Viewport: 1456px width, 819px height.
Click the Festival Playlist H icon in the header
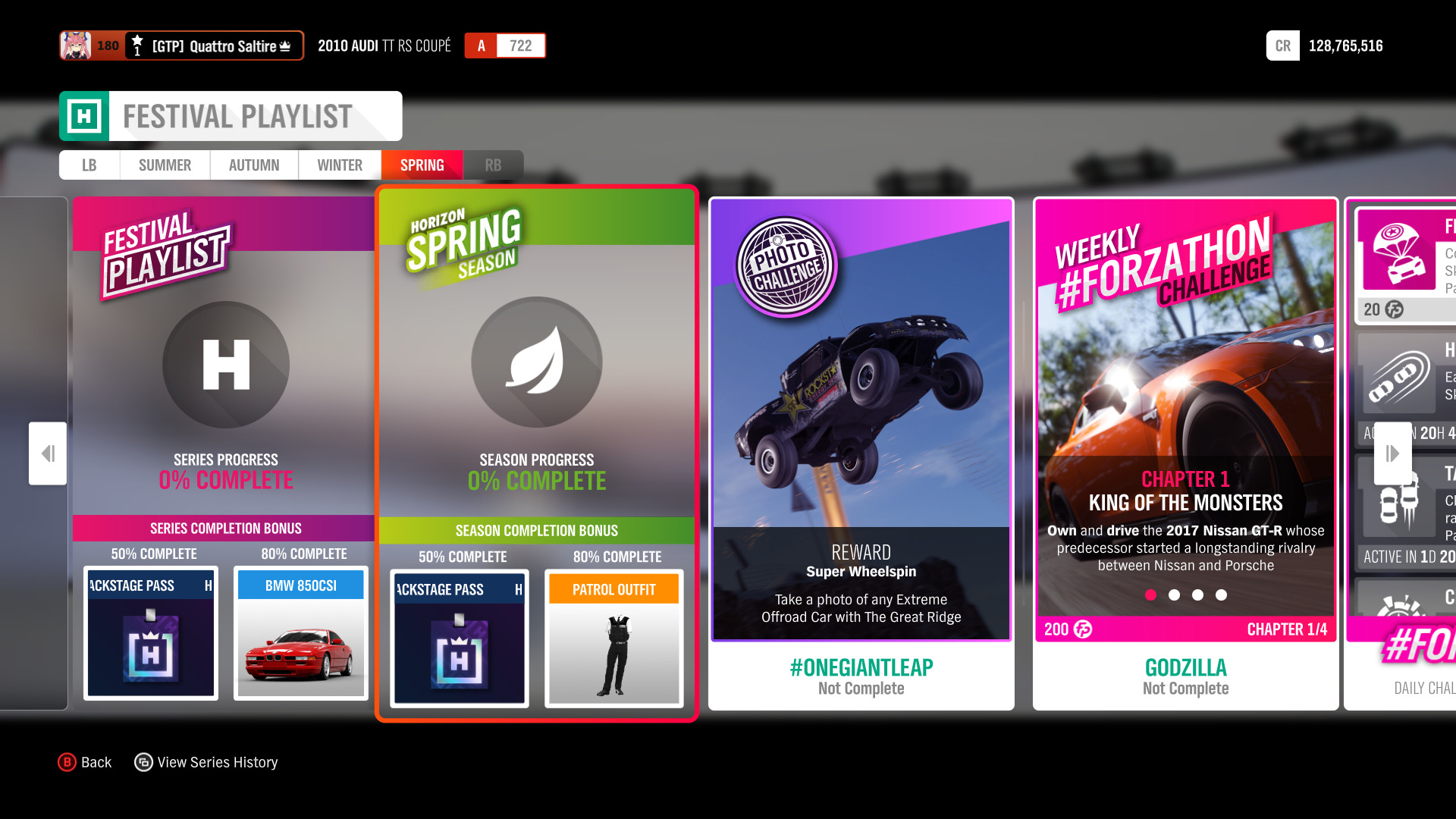(x=86, y=115)
